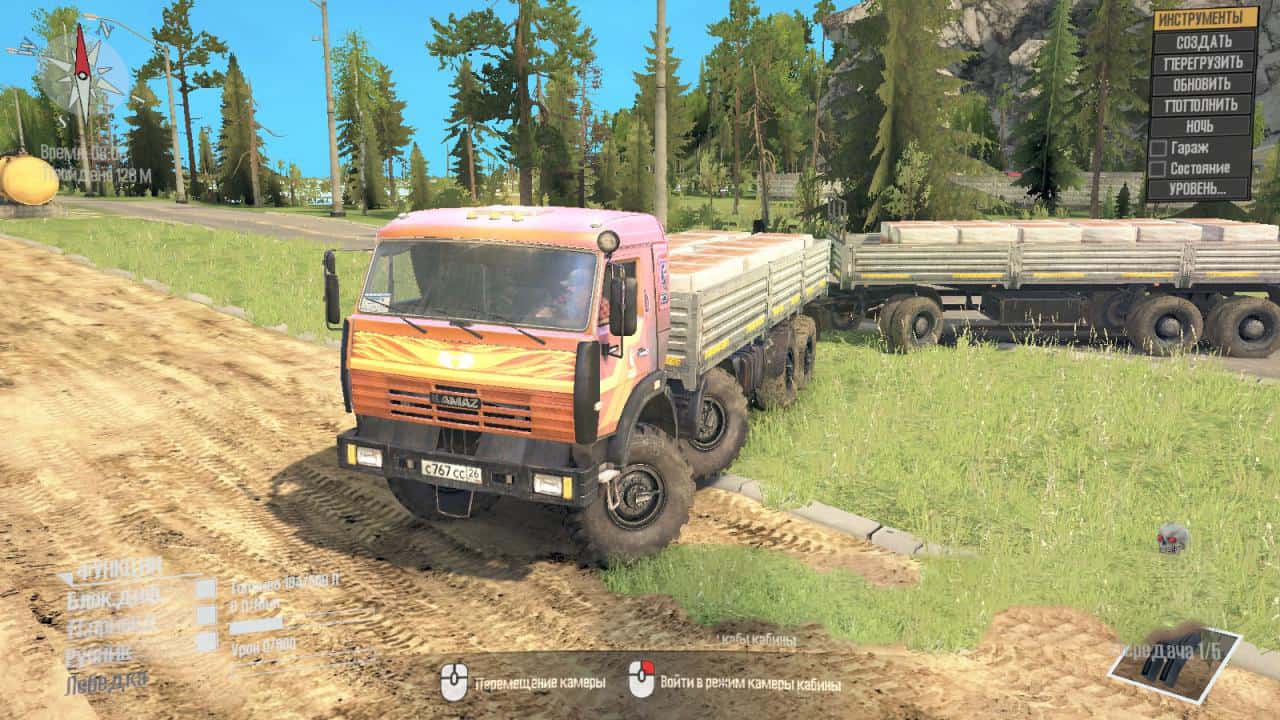Select the Лебедка winch function

point(106,683)
